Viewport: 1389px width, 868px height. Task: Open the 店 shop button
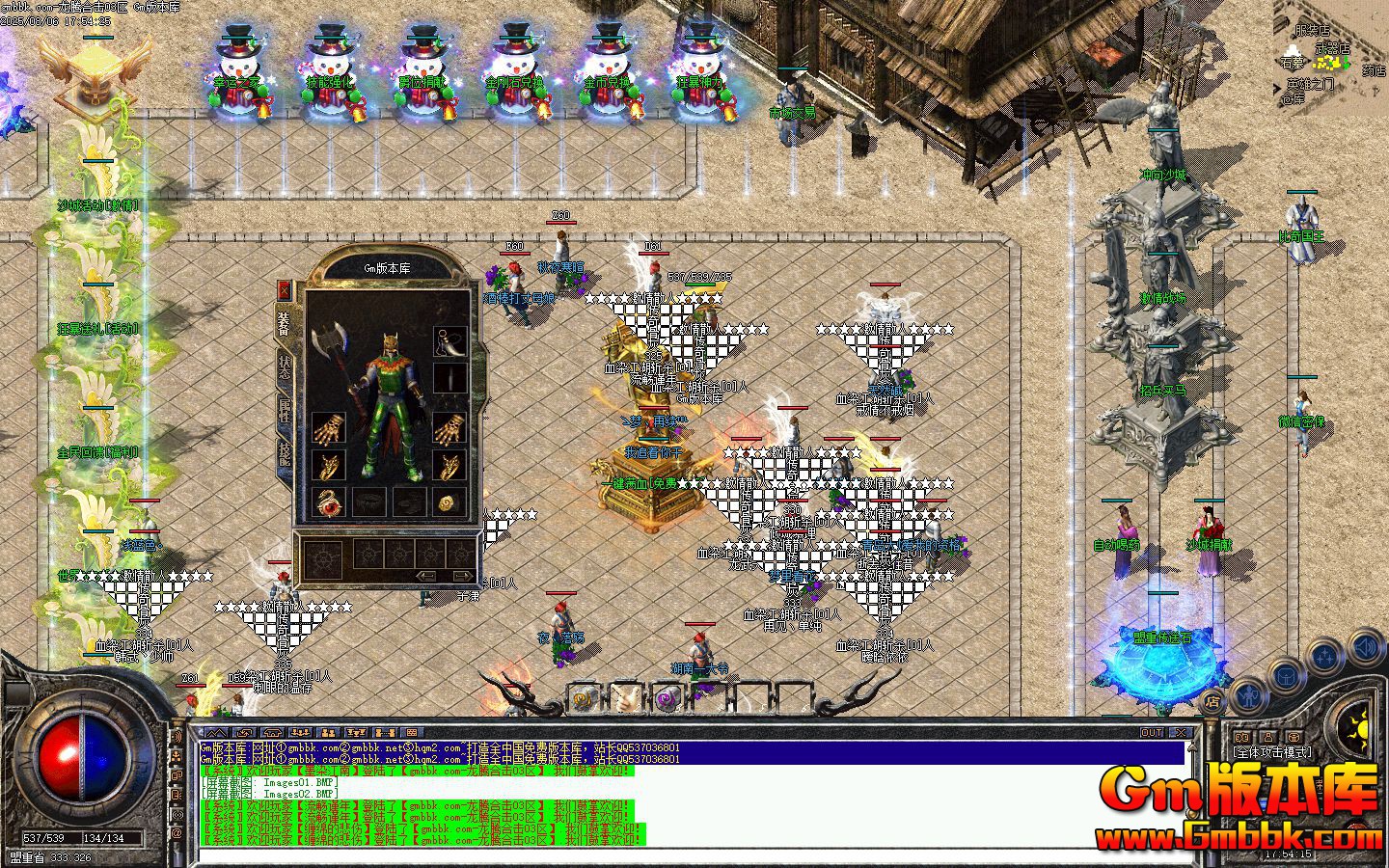coord(1213,701)
